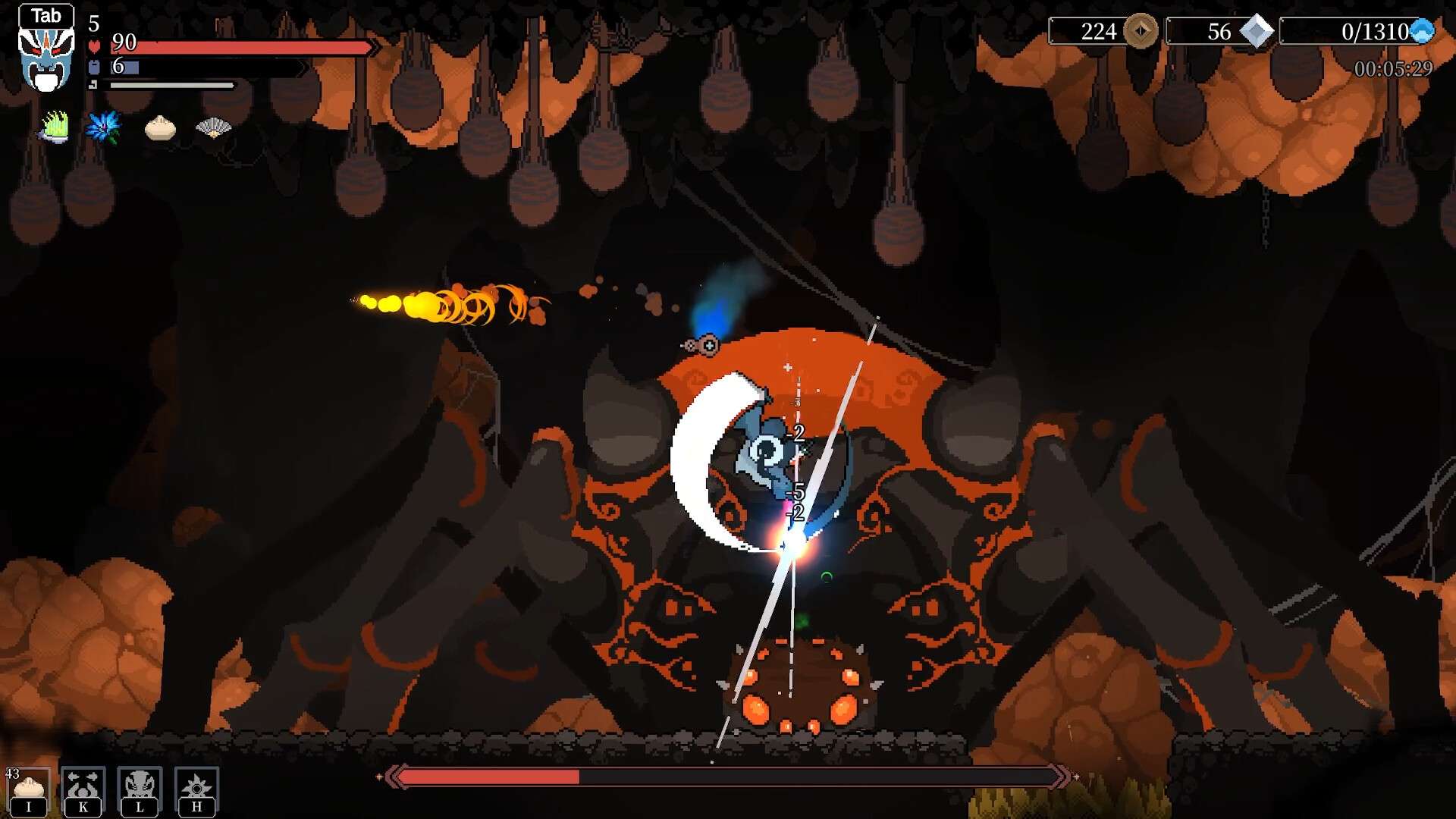Click the opera mask character portrait
The image size is (1456, 819).
tap(46, 58)
